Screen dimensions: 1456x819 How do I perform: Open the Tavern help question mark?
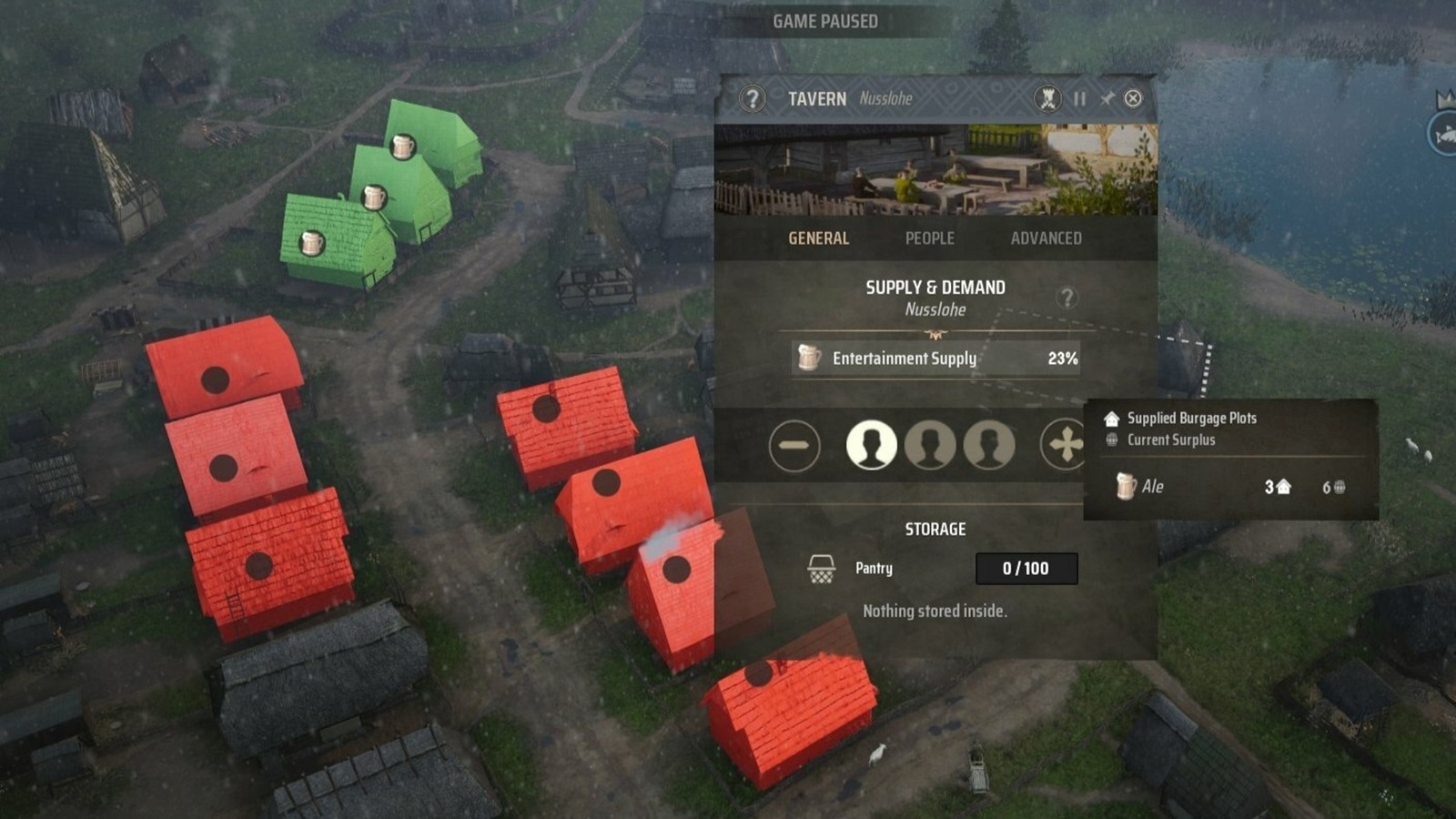(752, 98)
